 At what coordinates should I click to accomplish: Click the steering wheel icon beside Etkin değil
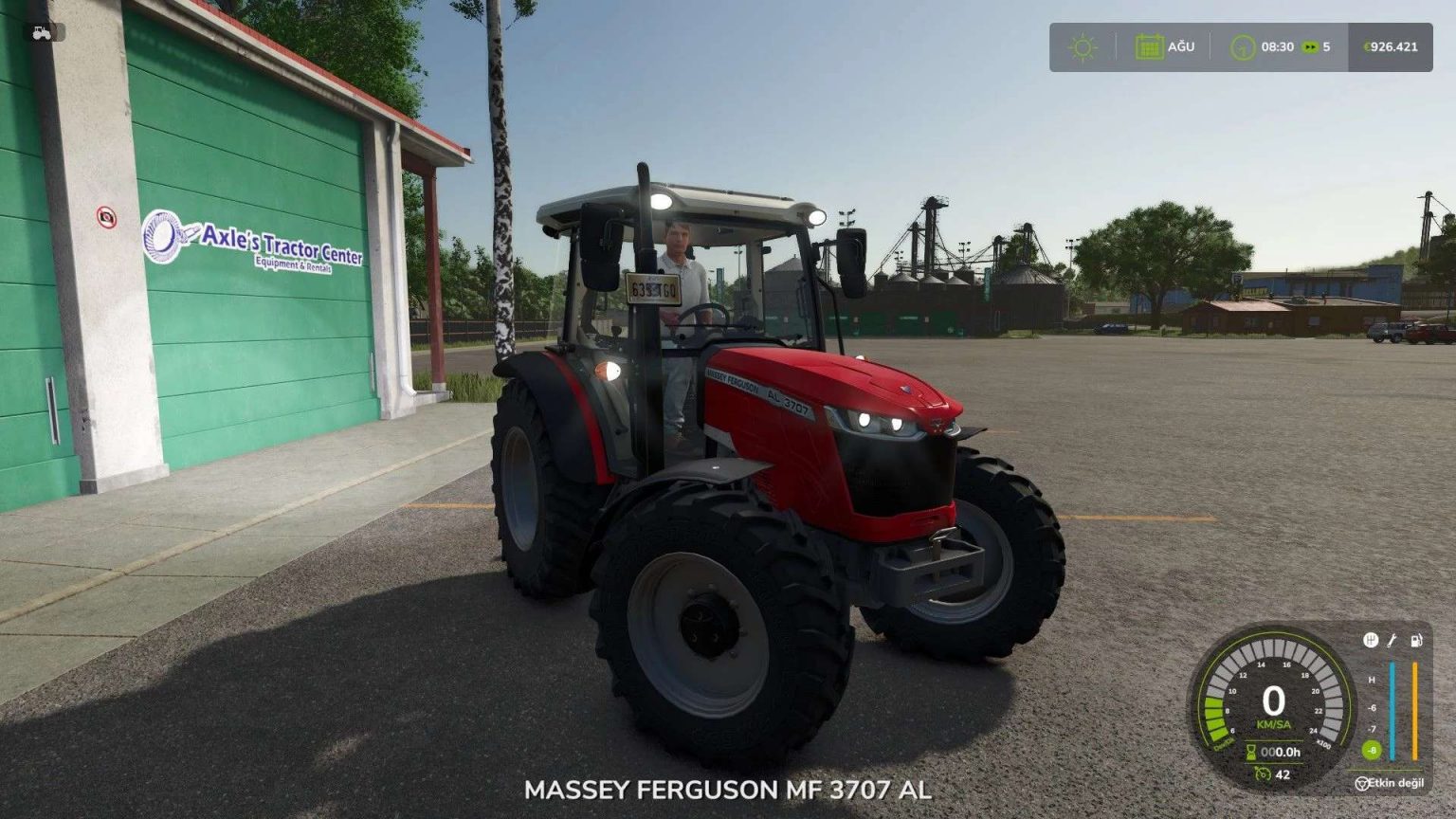click(1363, 783)
